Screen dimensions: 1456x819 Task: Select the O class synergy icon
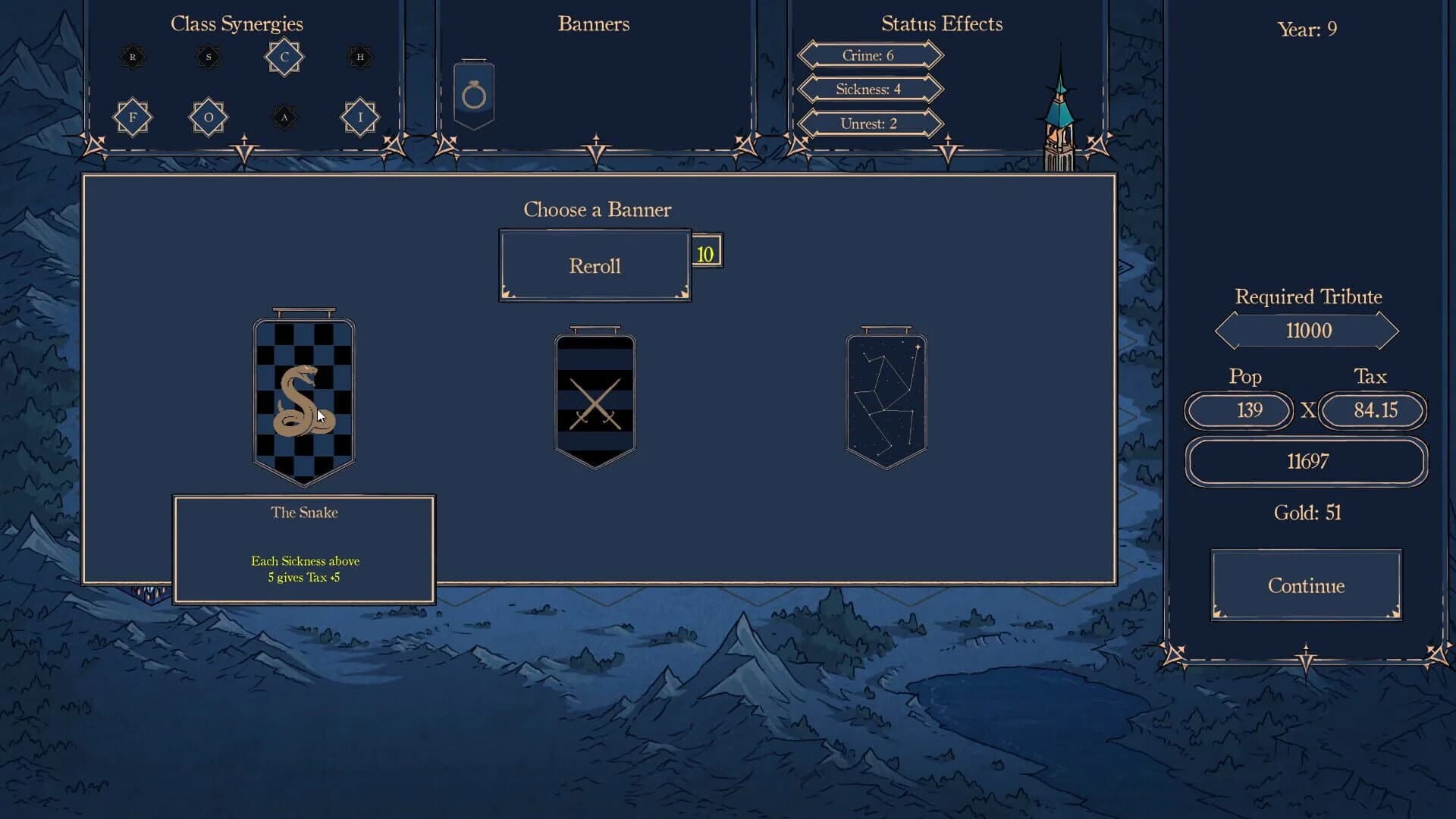coord(208,118)
